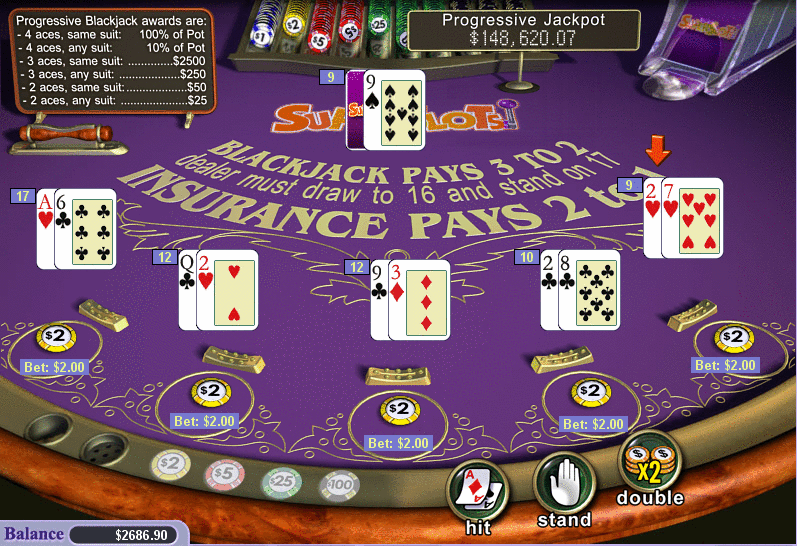The width and height of the screenshot is (797, 546).
Task: Hit to draw another card
Action: pos(476,490)
